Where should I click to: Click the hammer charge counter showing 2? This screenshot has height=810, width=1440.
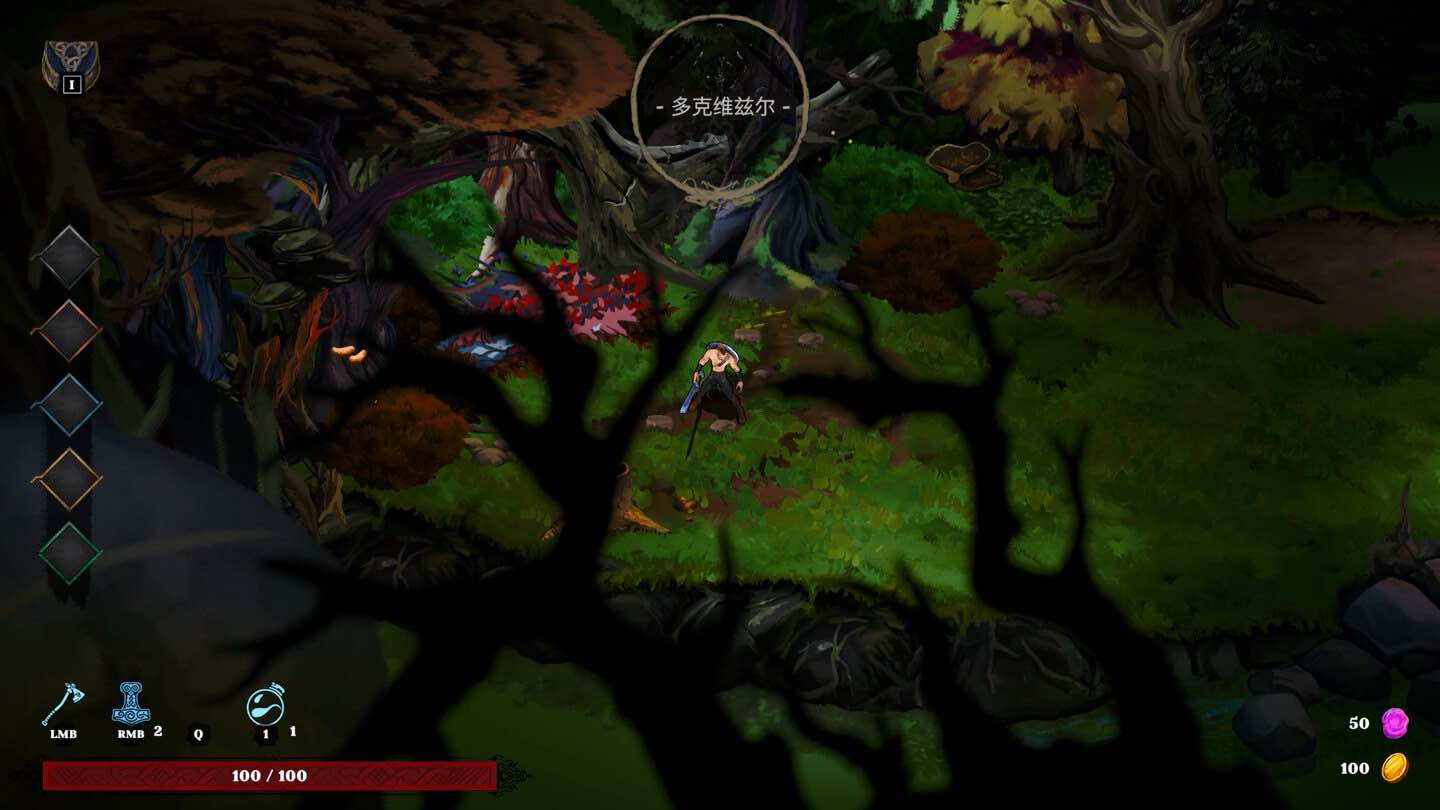(156, 730)
